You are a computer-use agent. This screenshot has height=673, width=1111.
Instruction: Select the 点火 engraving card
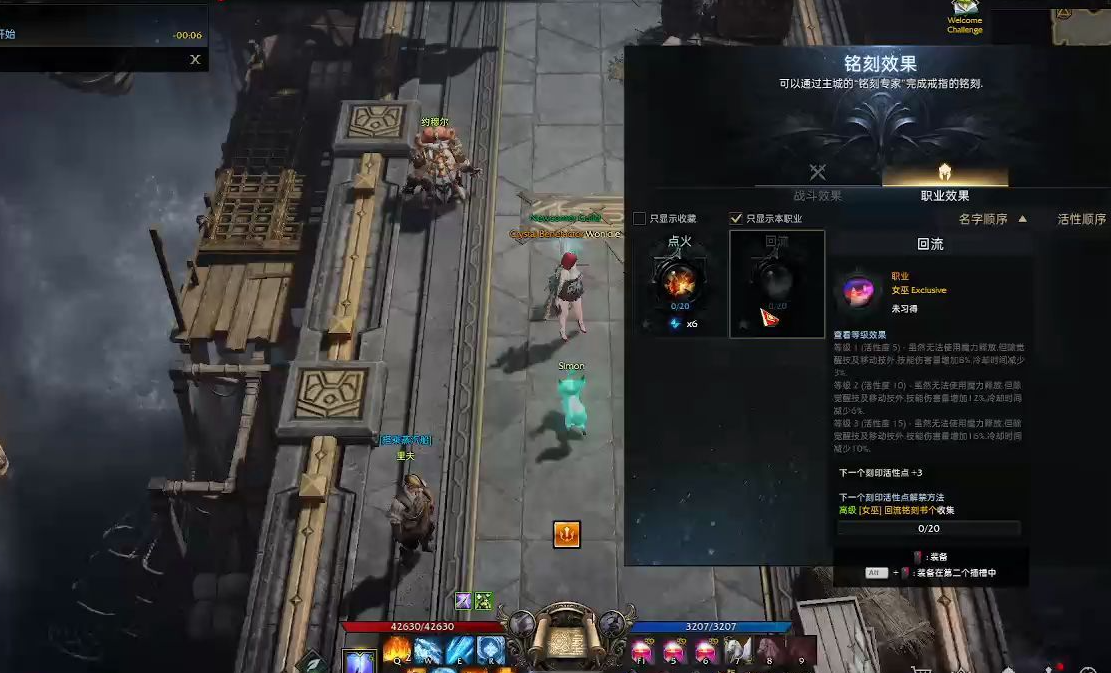679,282
